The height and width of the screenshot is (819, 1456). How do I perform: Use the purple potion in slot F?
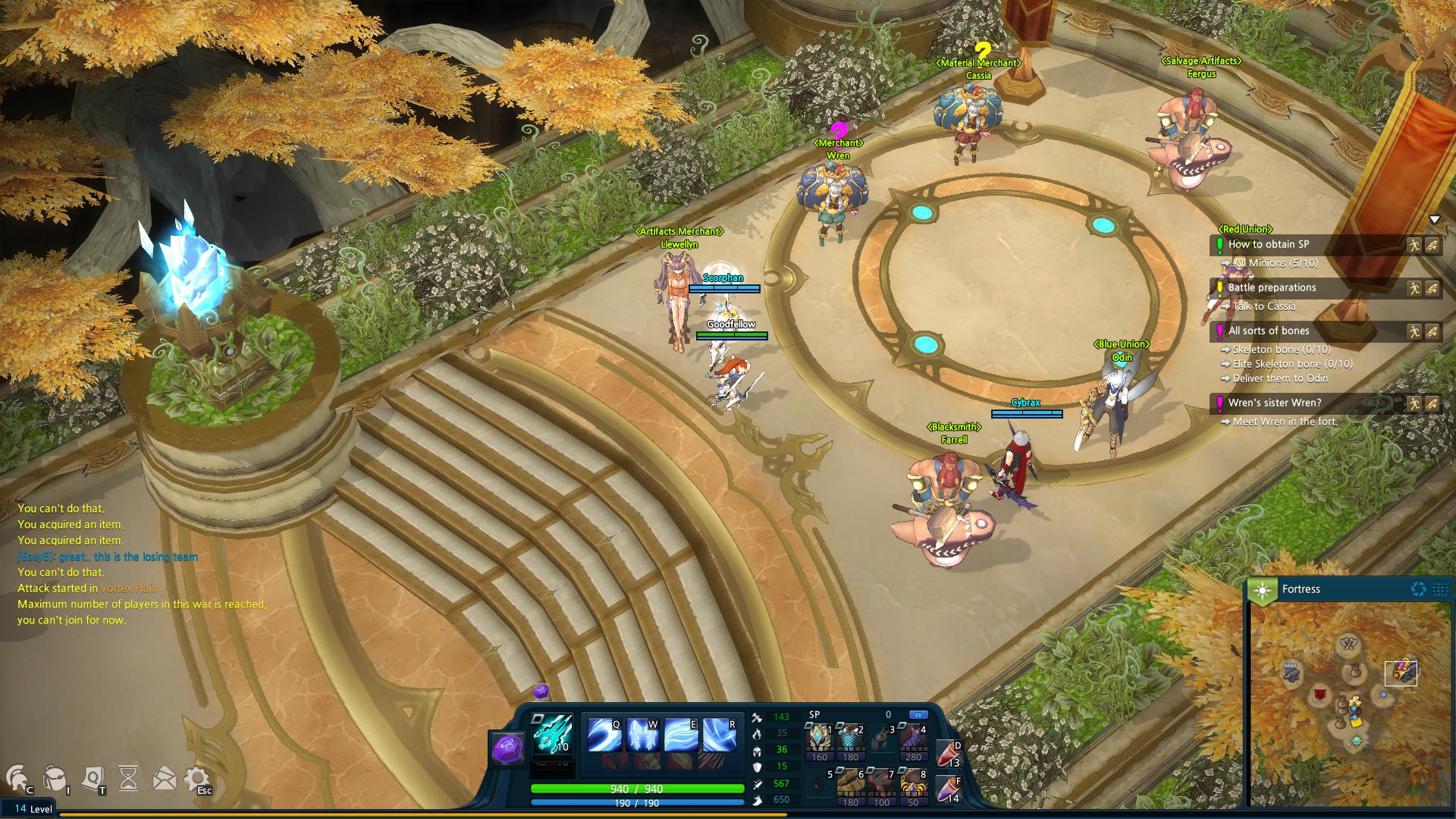point(948,789)
